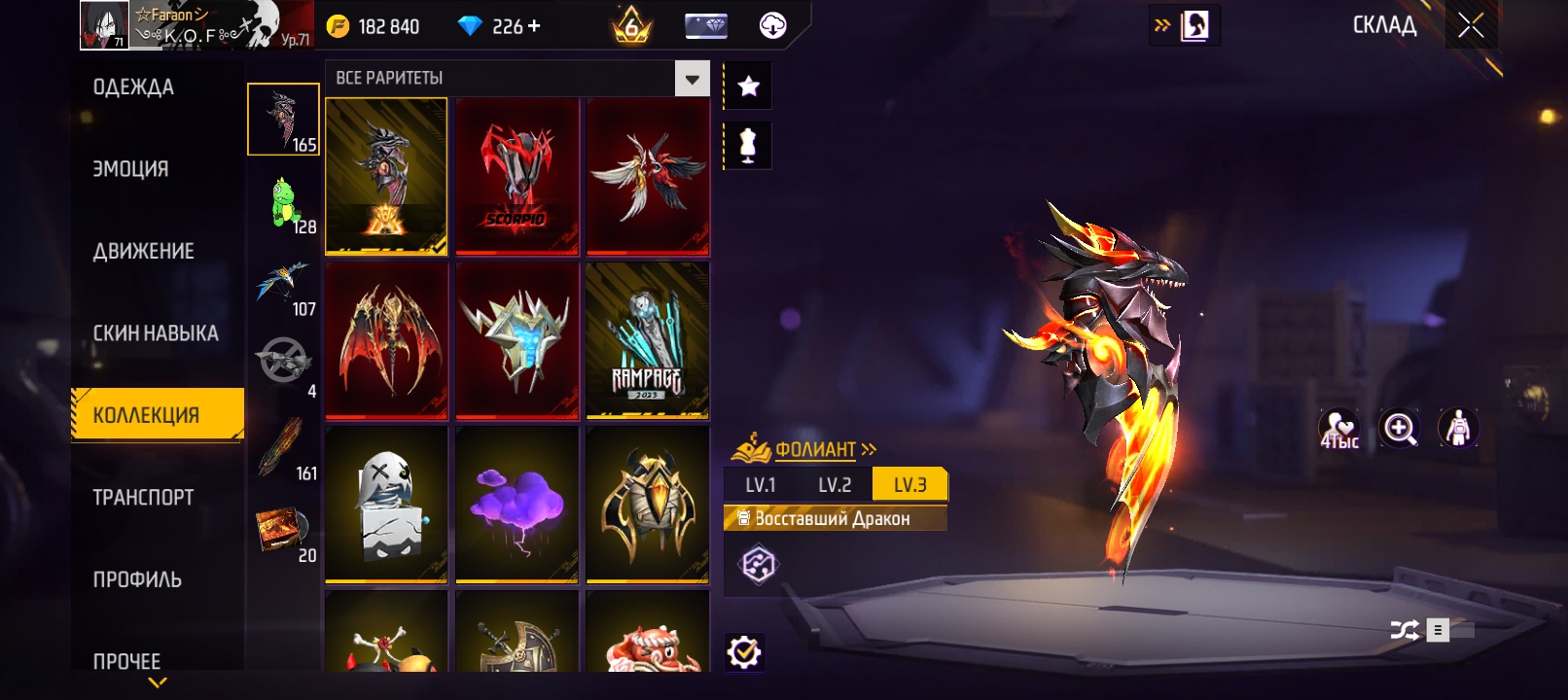Close the СКЛАД vault screen

[x=1471, y=26]
